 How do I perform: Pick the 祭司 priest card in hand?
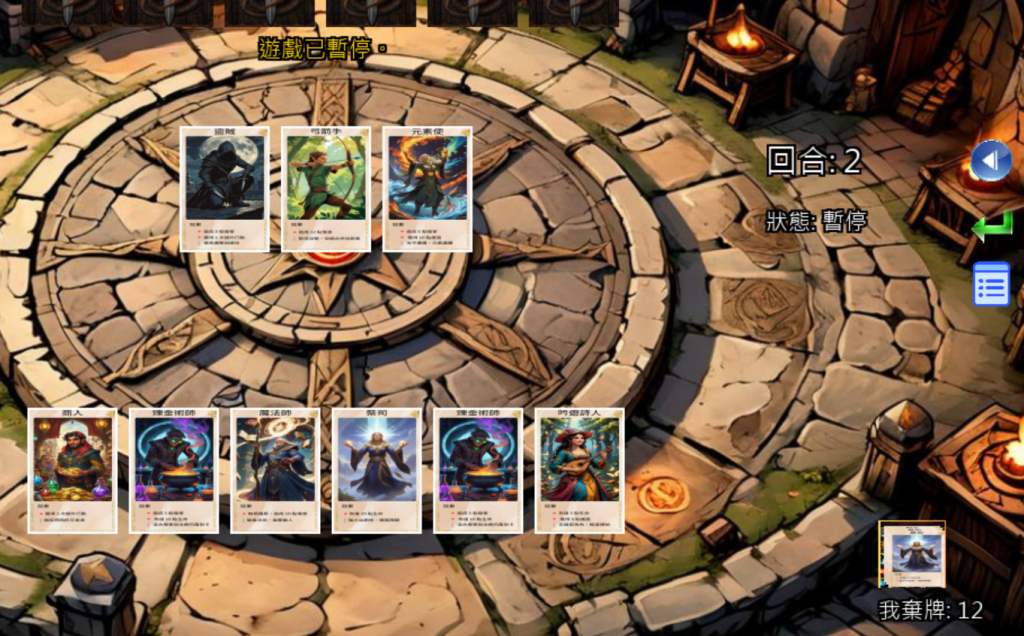point(376,470)
